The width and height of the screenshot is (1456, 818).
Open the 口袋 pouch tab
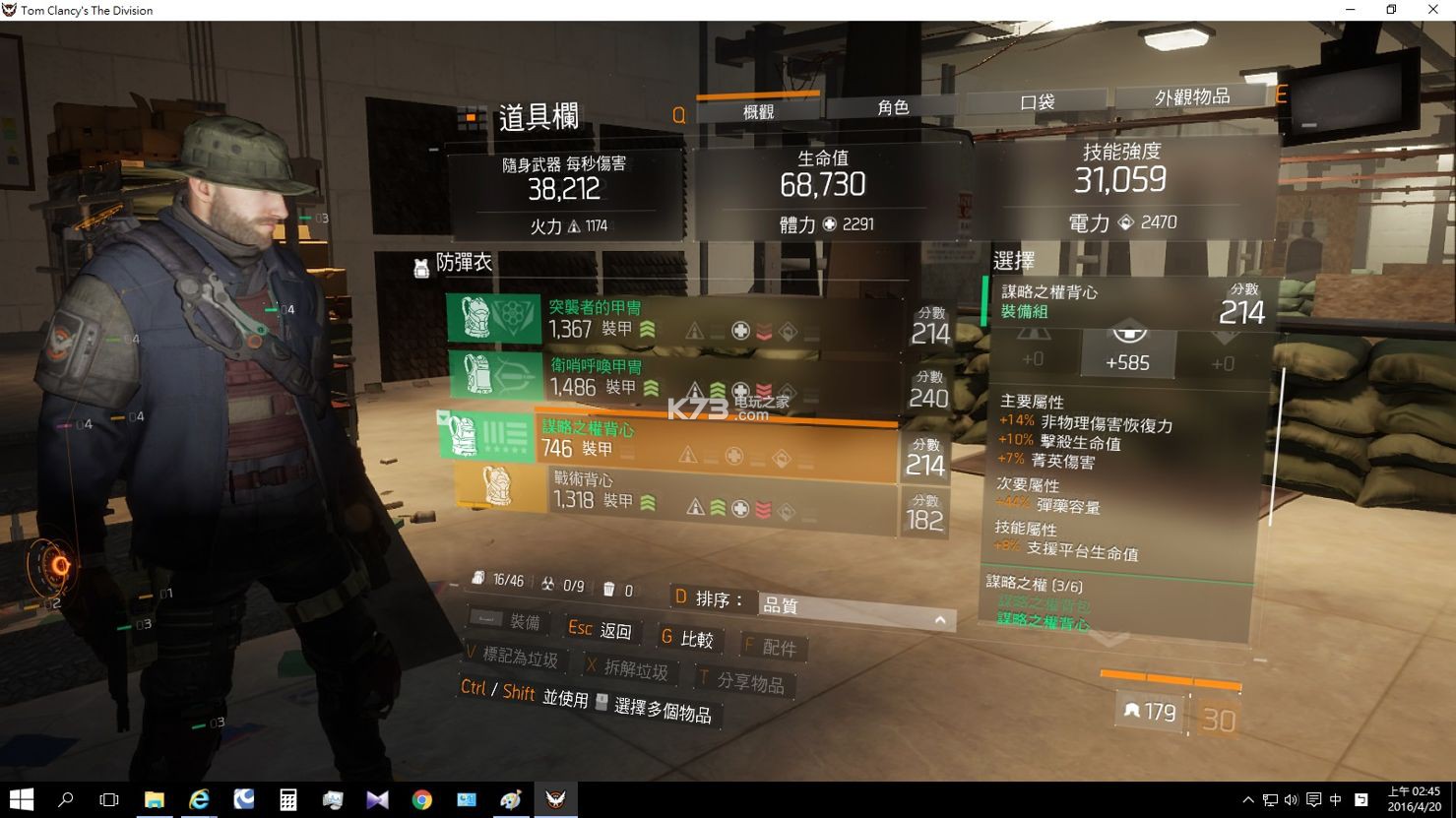pos(1037,101)
